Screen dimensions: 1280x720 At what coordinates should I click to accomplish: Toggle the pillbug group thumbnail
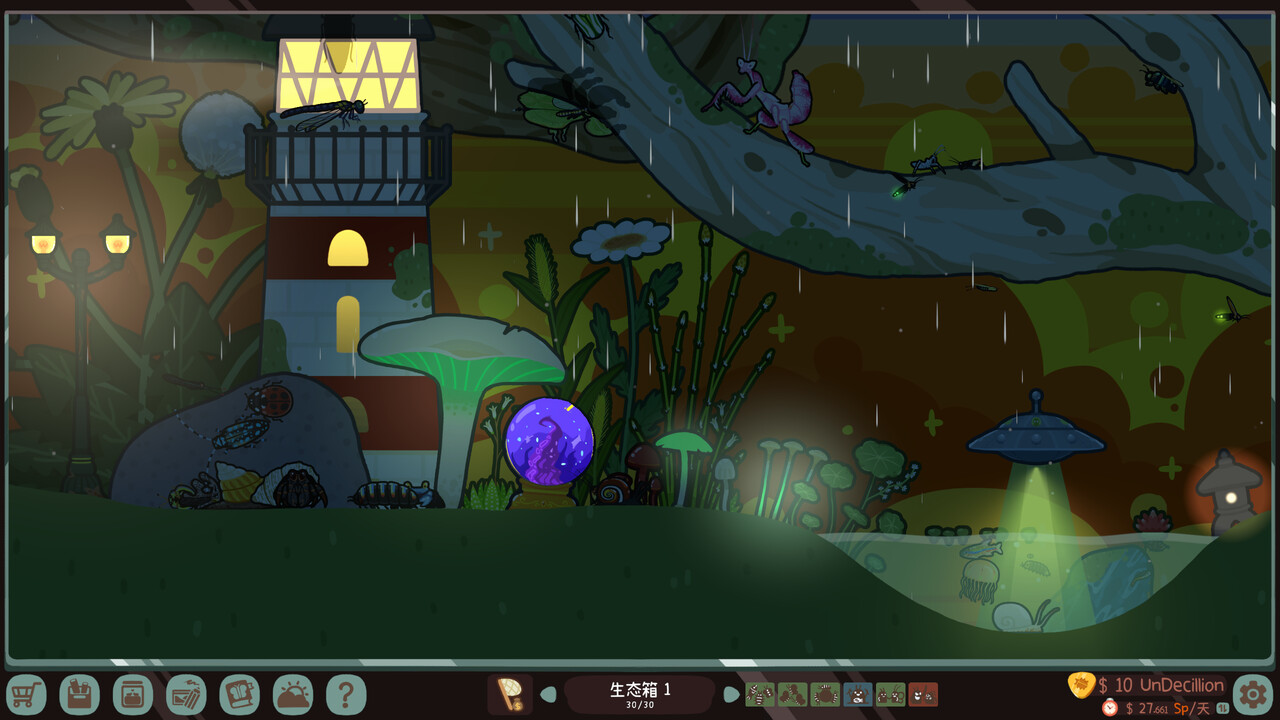tap(760, 694)
